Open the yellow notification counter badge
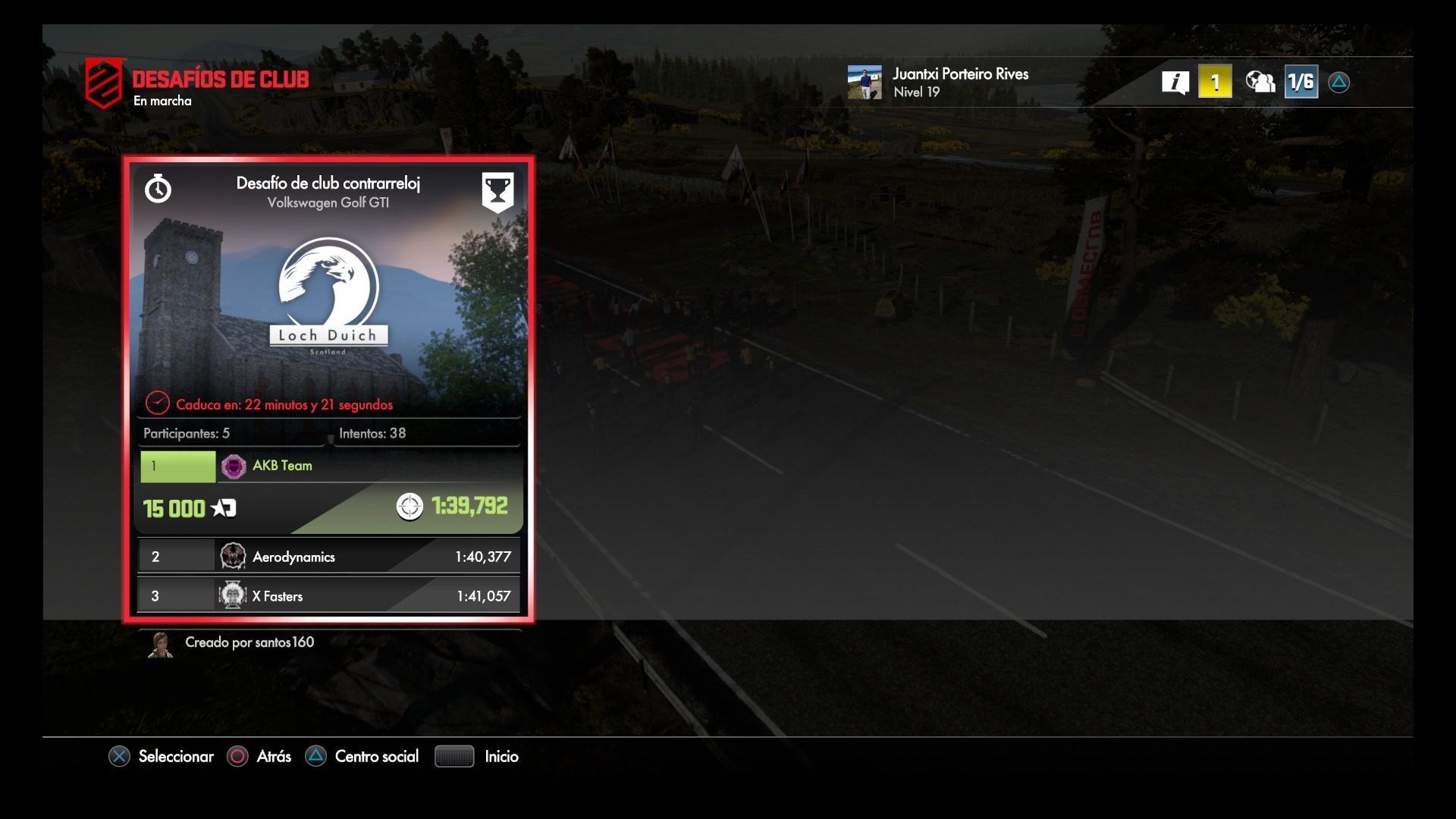Image resolution: width=1456 pixels, height=819 pixels. 1214,82
